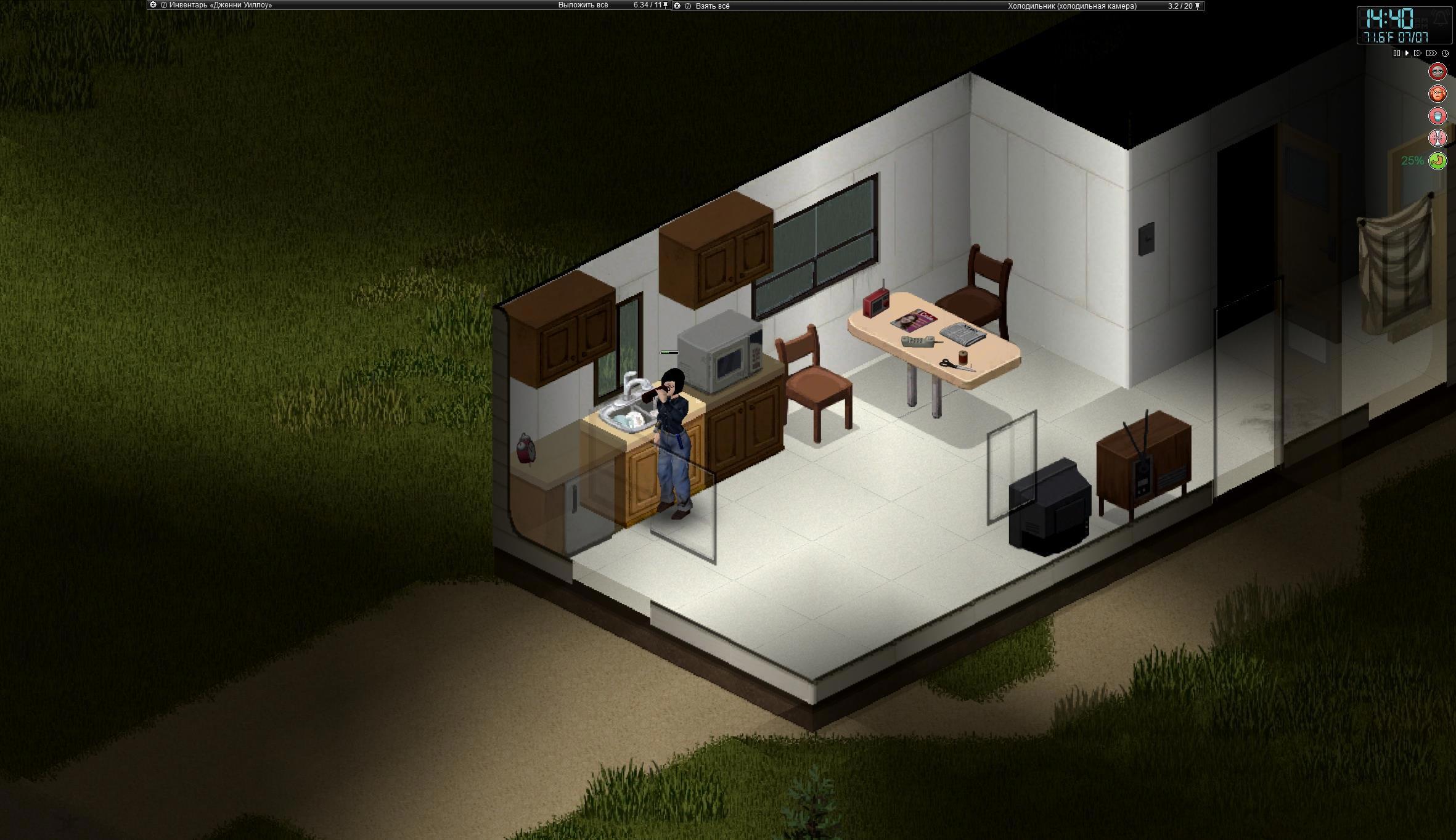Check the broken bone injury moodle
The height and width of the screenshot is (840, 1456).
[x=1438, y=138]
